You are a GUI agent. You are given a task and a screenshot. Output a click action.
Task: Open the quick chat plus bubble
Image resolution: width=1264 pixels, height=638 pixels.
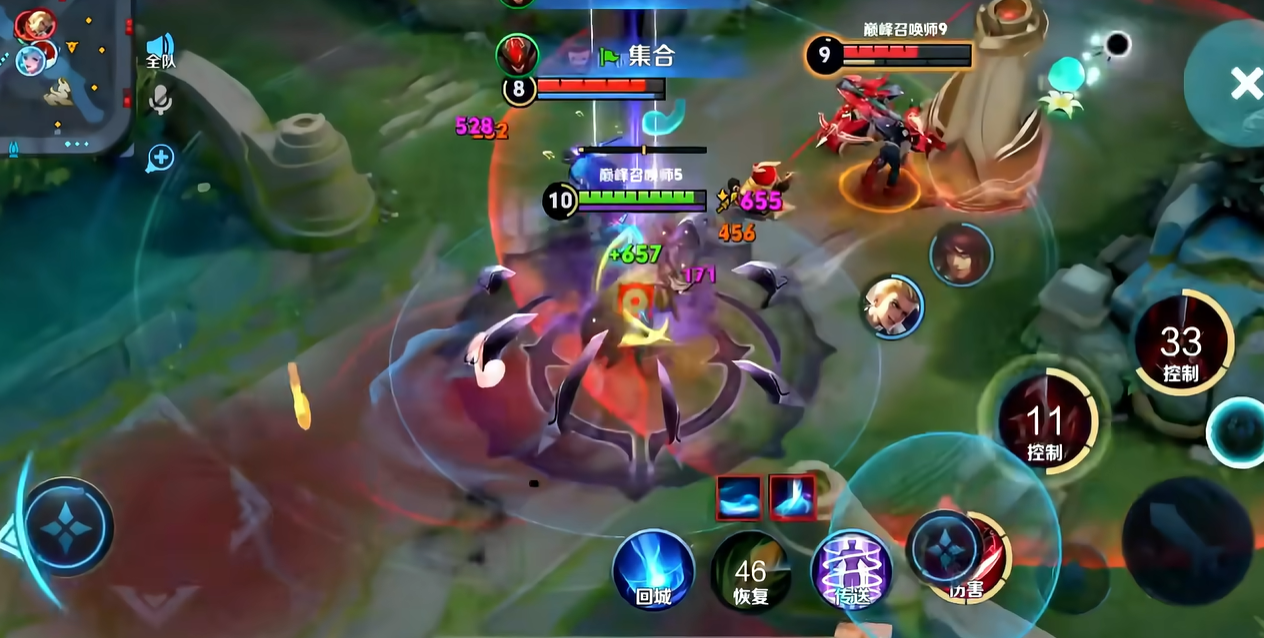[160, 157]
